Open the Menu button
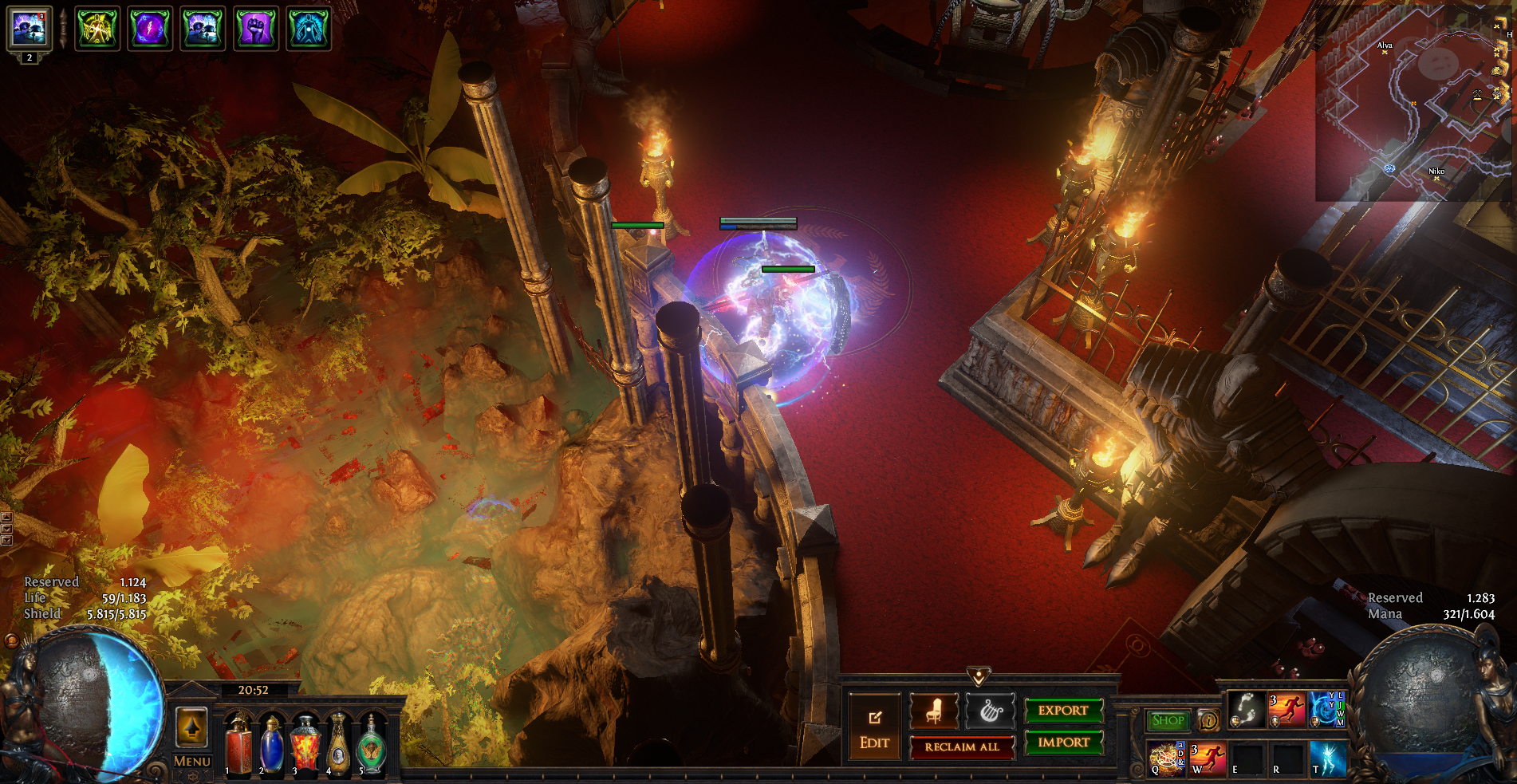This screenshot has height=784, width=1517. (x=191, y=762)
